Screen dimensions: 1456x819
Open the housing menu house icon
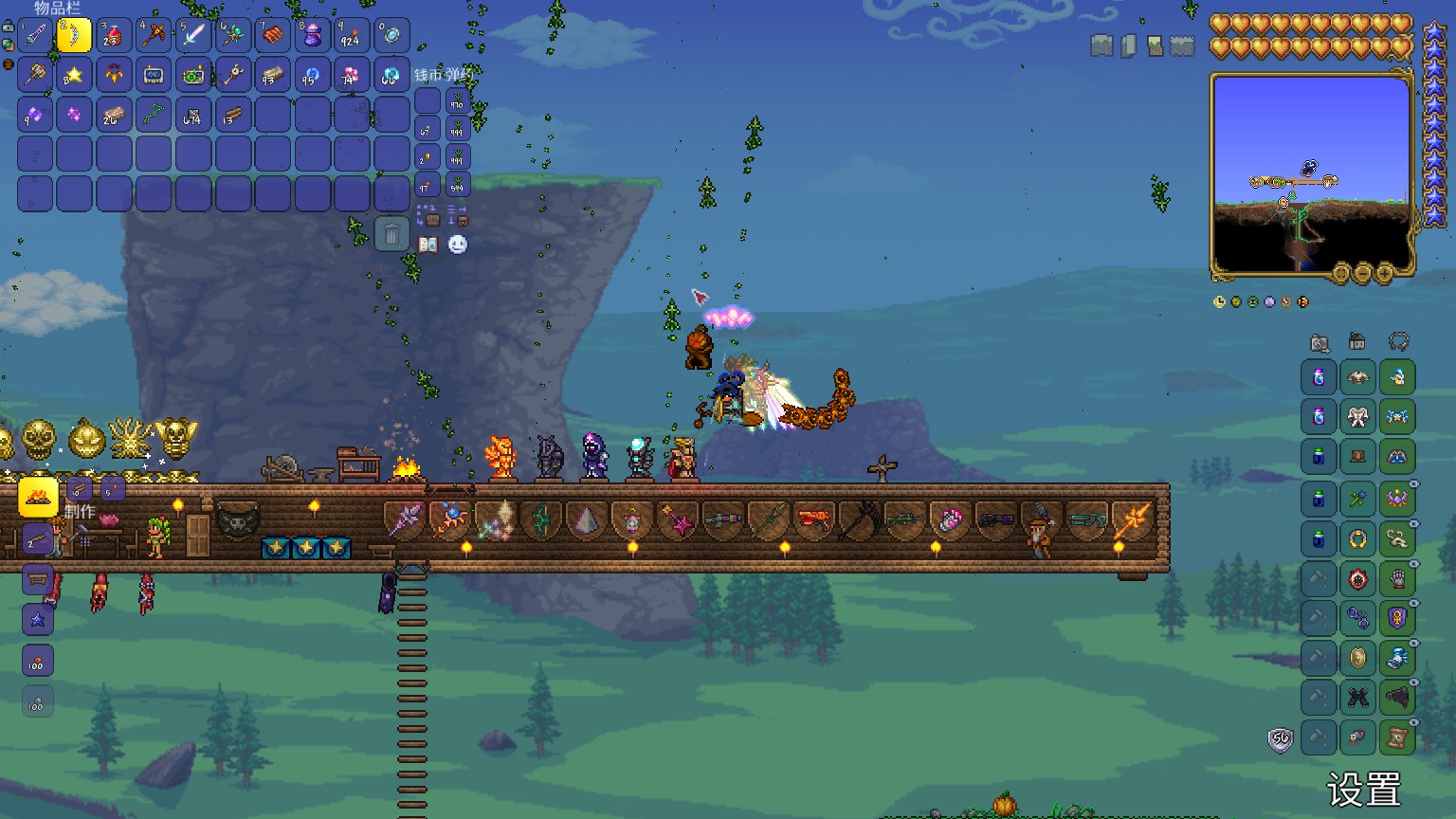tap(1357, 342)
